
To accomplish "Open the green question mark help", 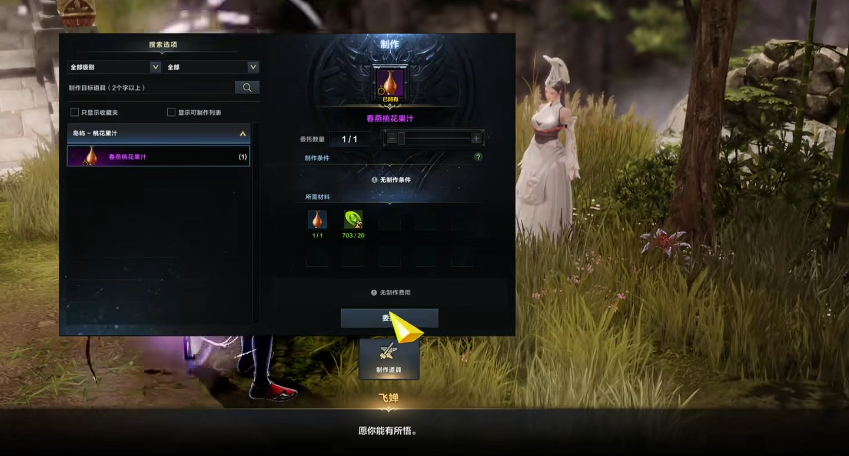I will [478, 157].
